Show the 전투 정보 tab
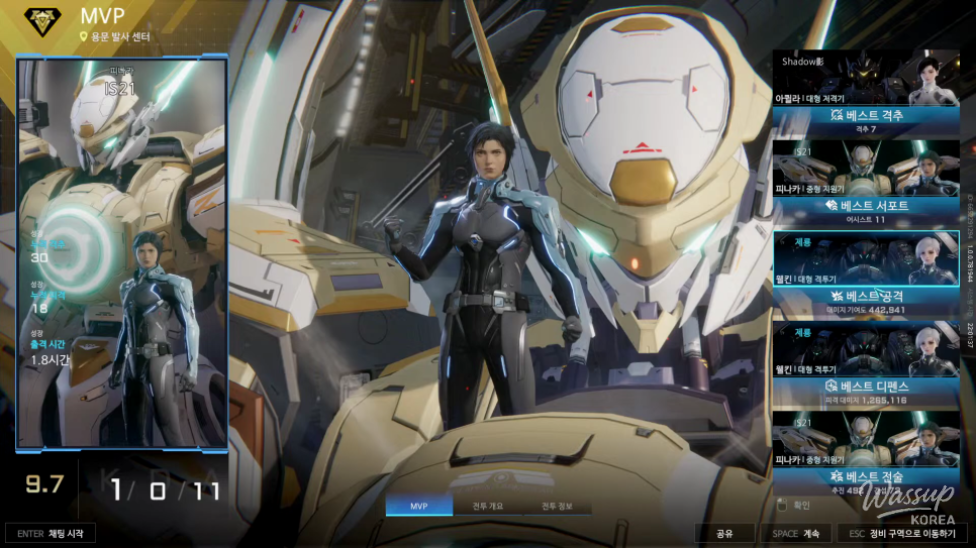Viewport: 976px width, 548px height. tap(555, 506)
